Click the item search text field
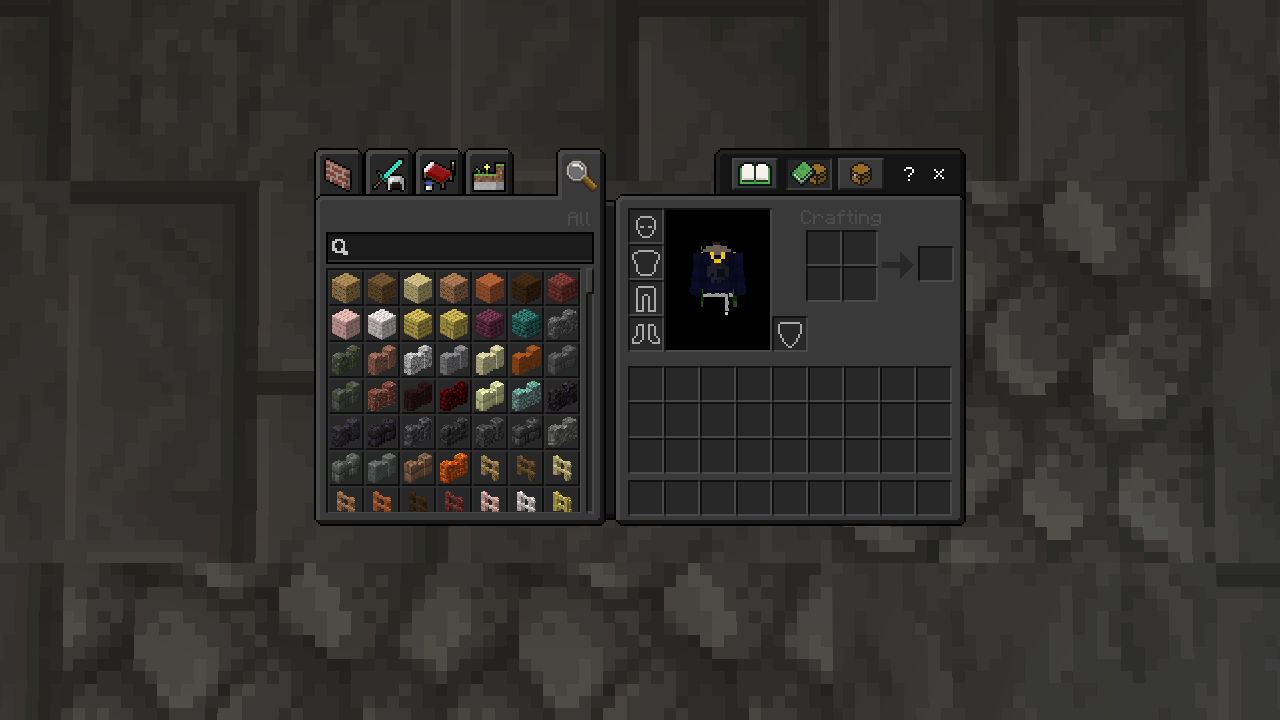1280x720 pixels. point(460,247)
